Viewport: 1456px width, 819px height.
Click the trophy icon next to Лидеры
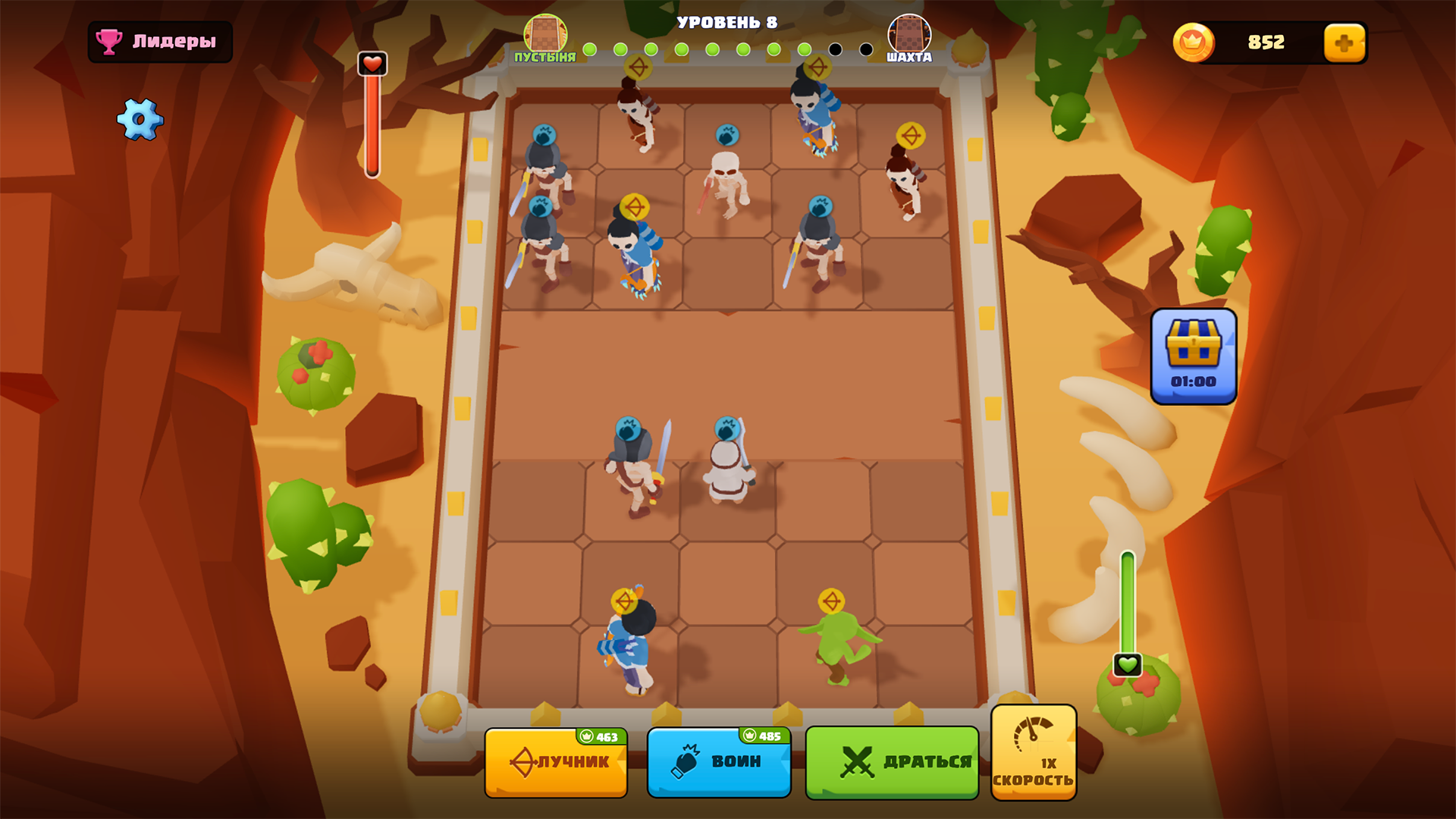(x=108, y=42)
